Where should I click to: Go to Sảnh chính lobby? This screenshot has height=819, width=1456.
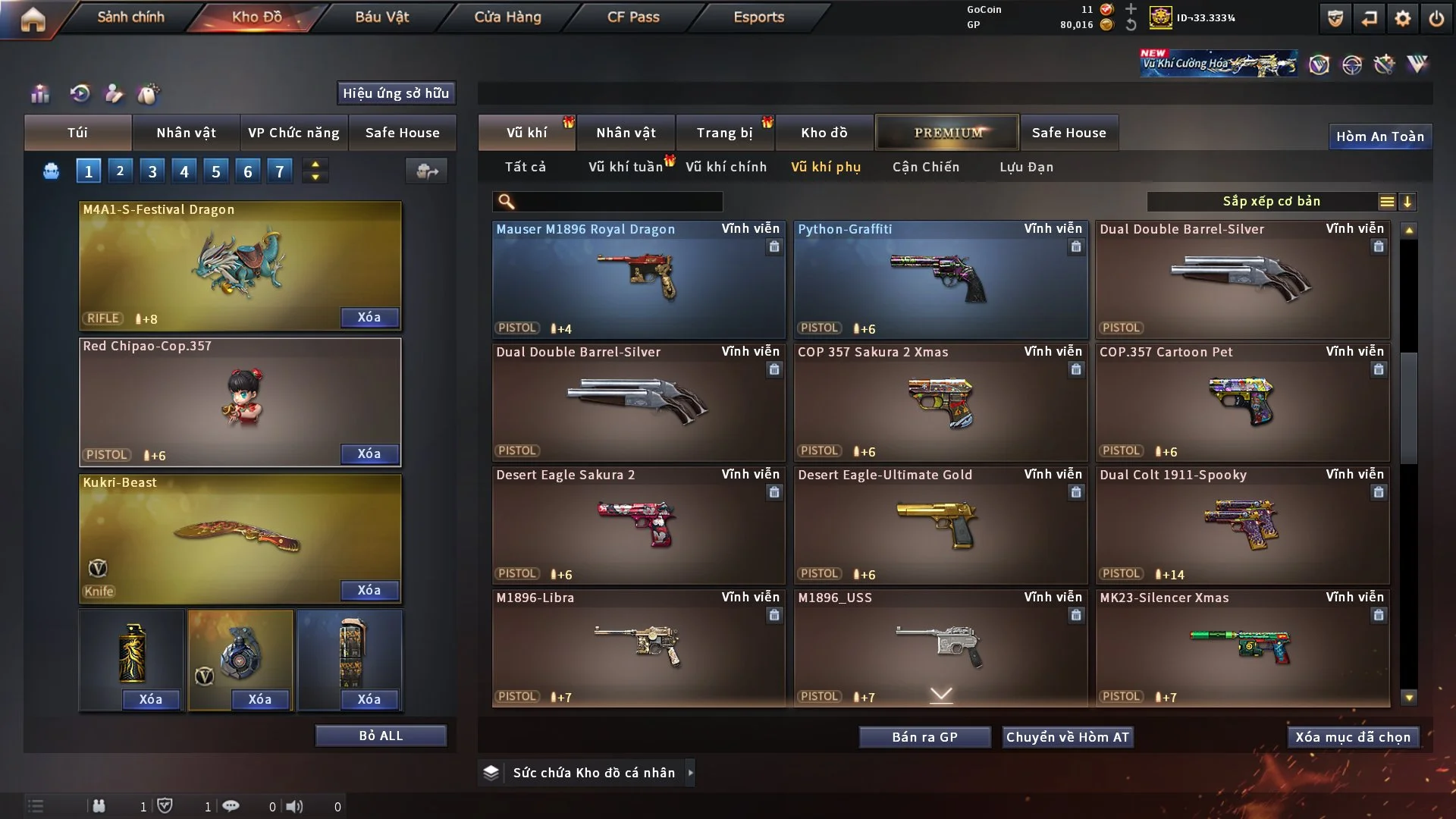pos(130,17)
